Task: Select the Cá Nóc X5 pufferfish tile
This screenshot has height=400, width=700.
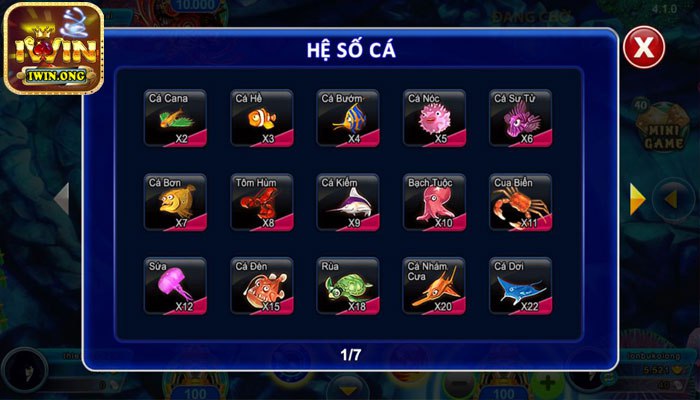Action: tap(434, 119)
